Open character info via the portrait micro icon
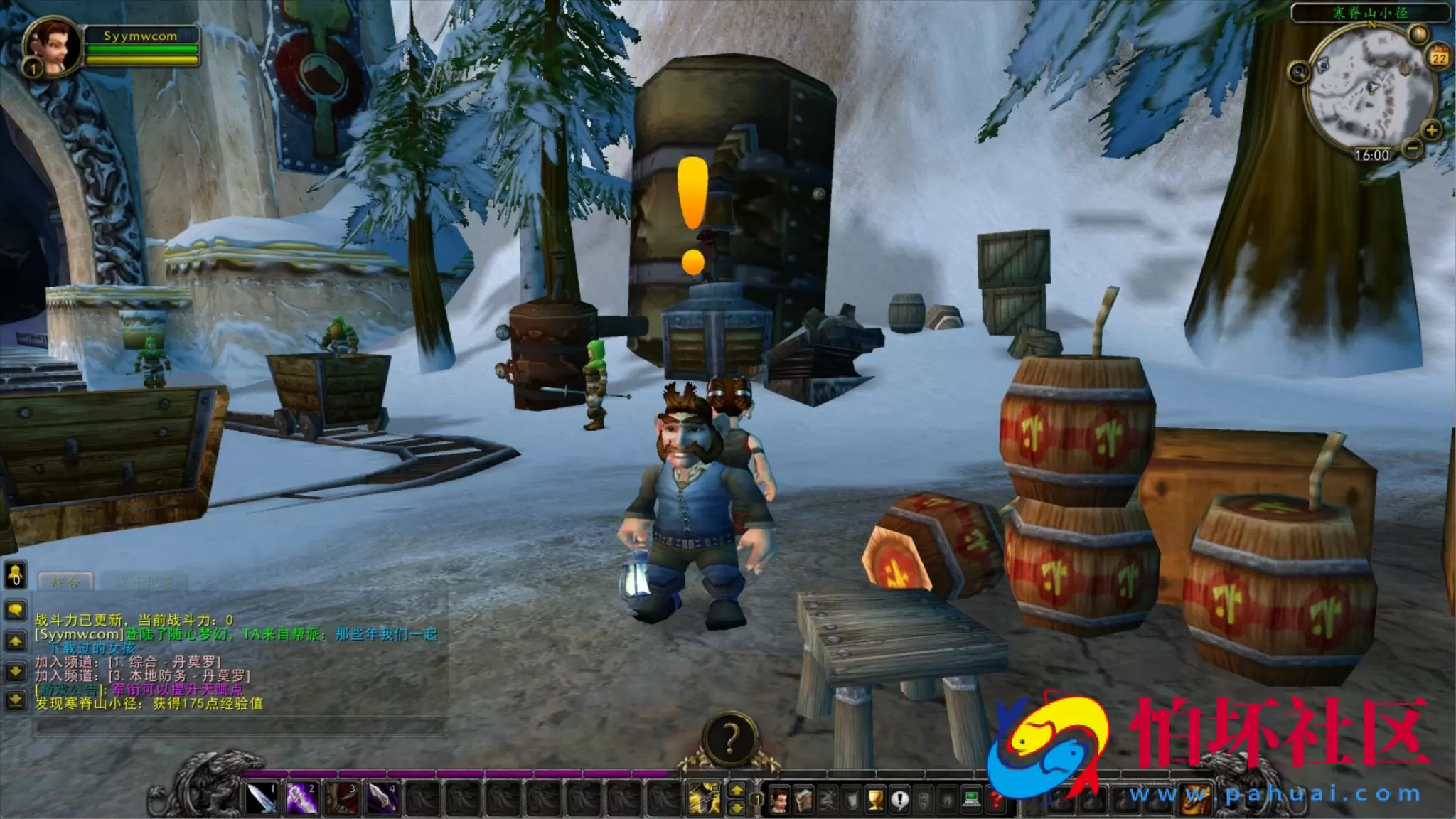Image resolution: width=1456 pixels, height=819 pixels. click(x=779, y=799)
